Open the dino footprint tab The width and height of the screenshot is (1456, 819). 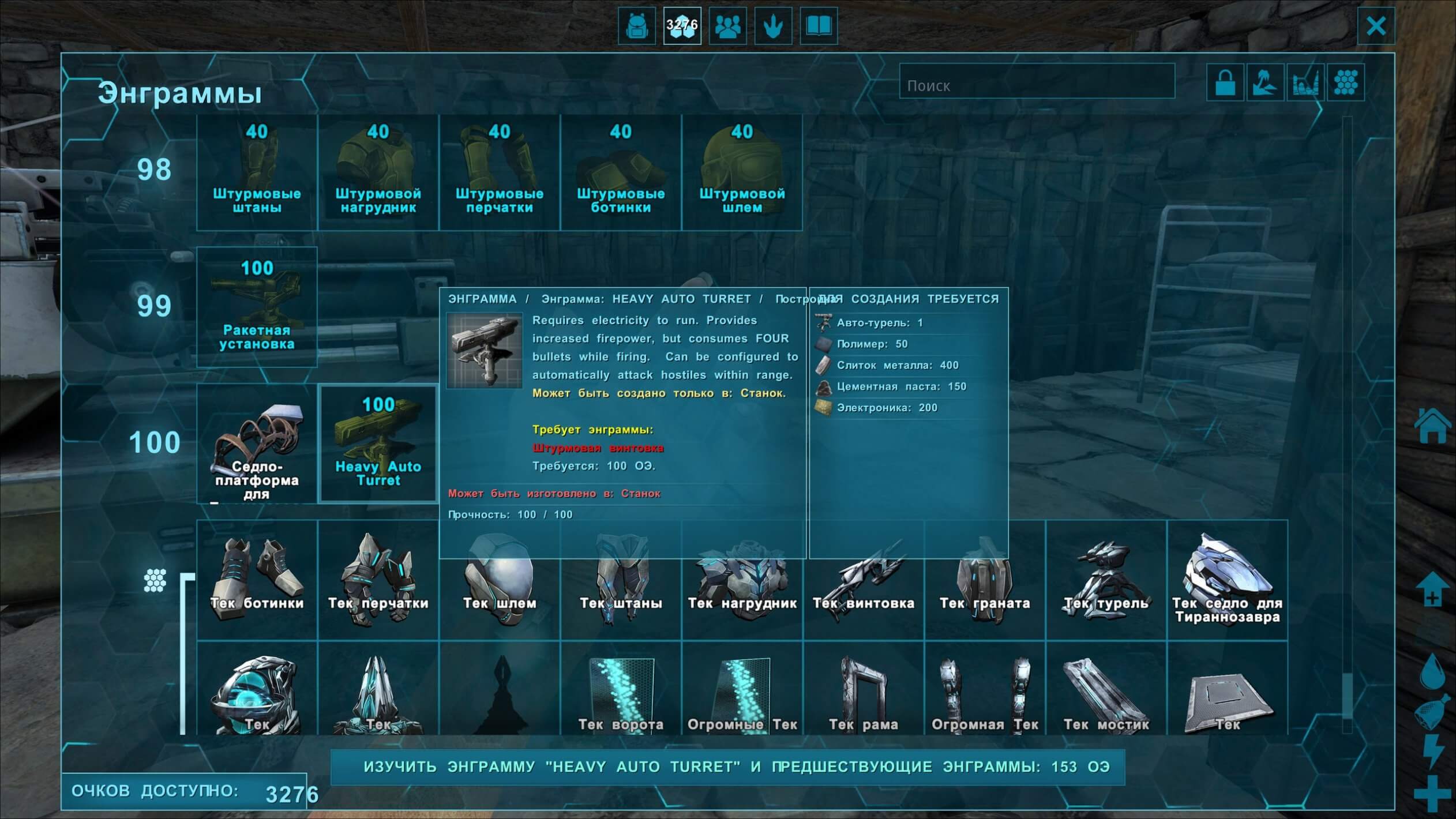point(773,26)
